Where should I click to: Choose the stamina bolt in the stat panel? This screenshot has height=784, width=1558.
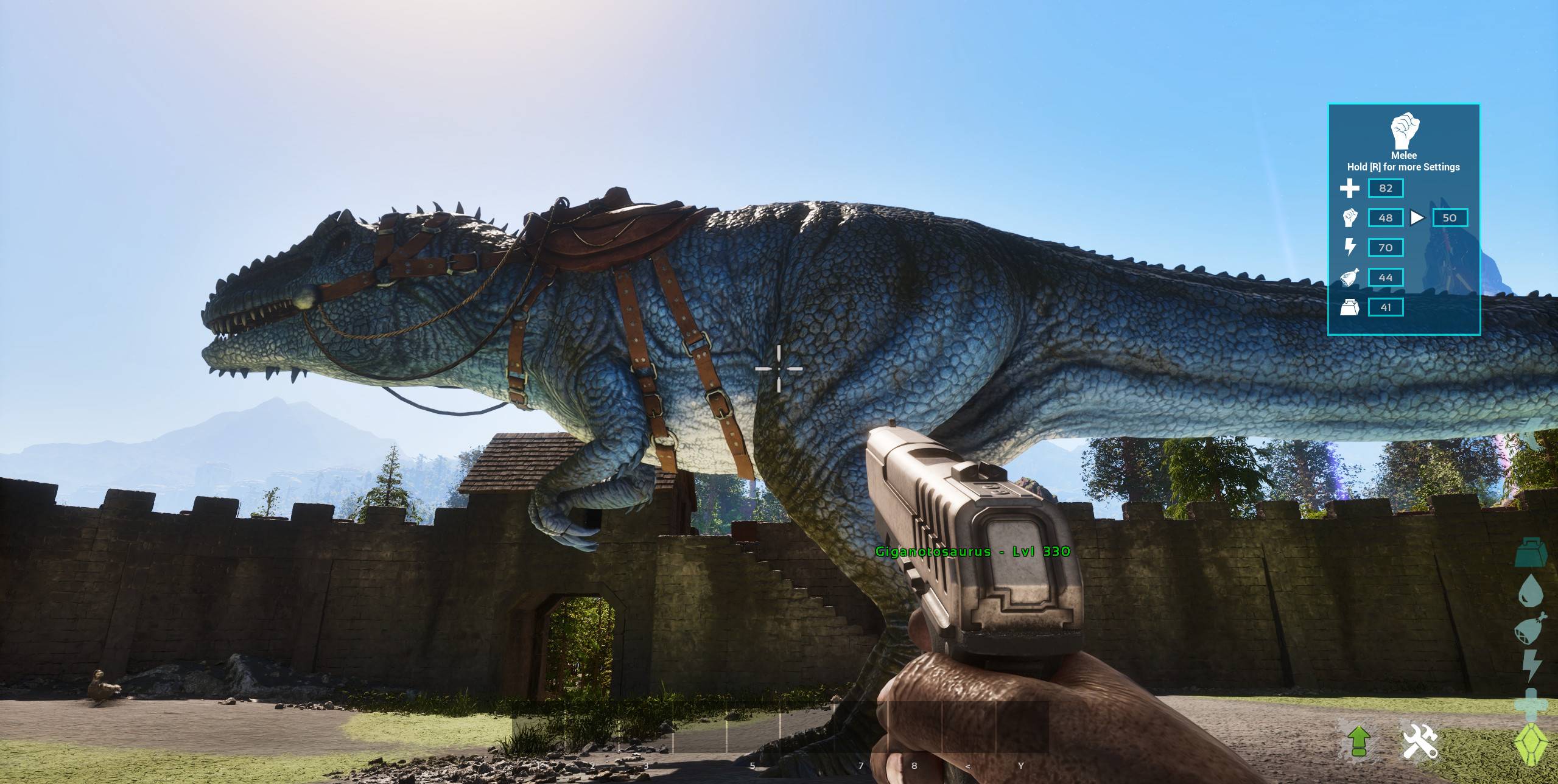pos(1350,247)
